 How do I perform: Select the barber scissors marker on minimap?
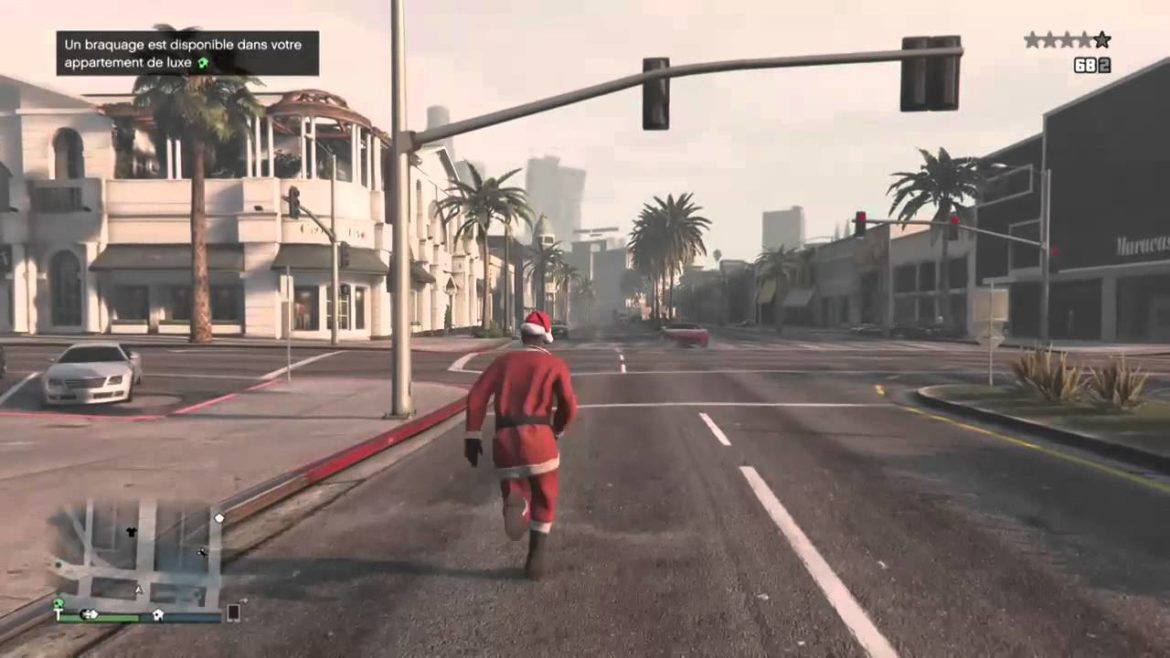click(203, 551)
